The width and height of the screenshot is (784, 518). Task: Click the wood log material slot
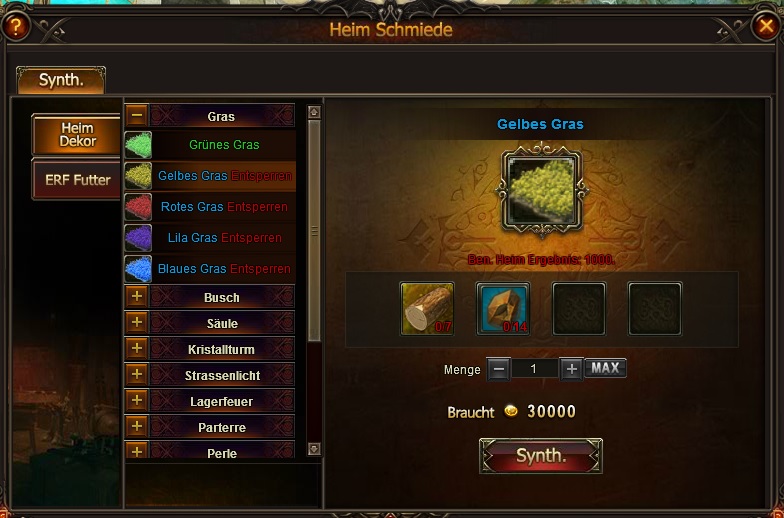click(427, 307)
